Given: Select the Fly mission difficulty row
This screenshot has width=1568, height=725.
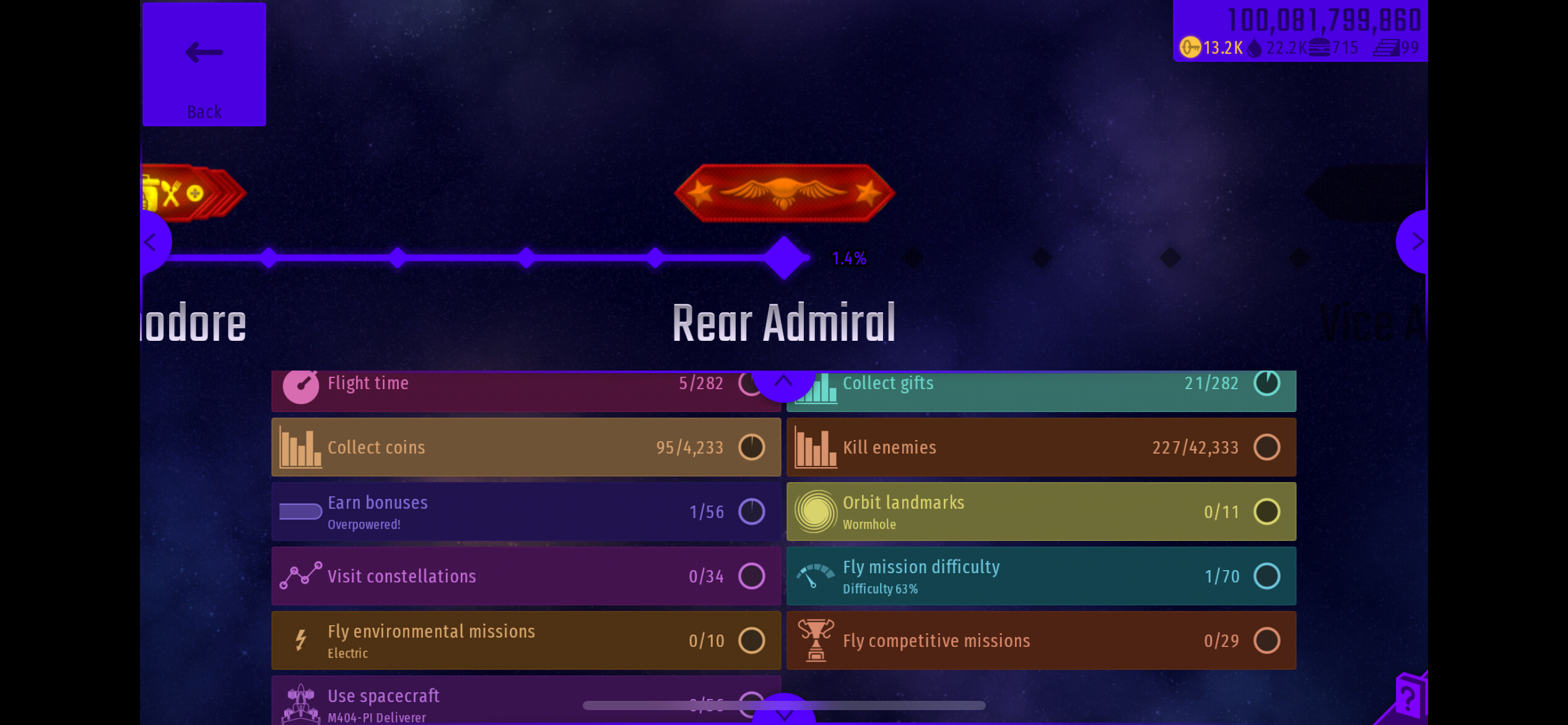Looking at the screenshot, I should click(1040, 576).
